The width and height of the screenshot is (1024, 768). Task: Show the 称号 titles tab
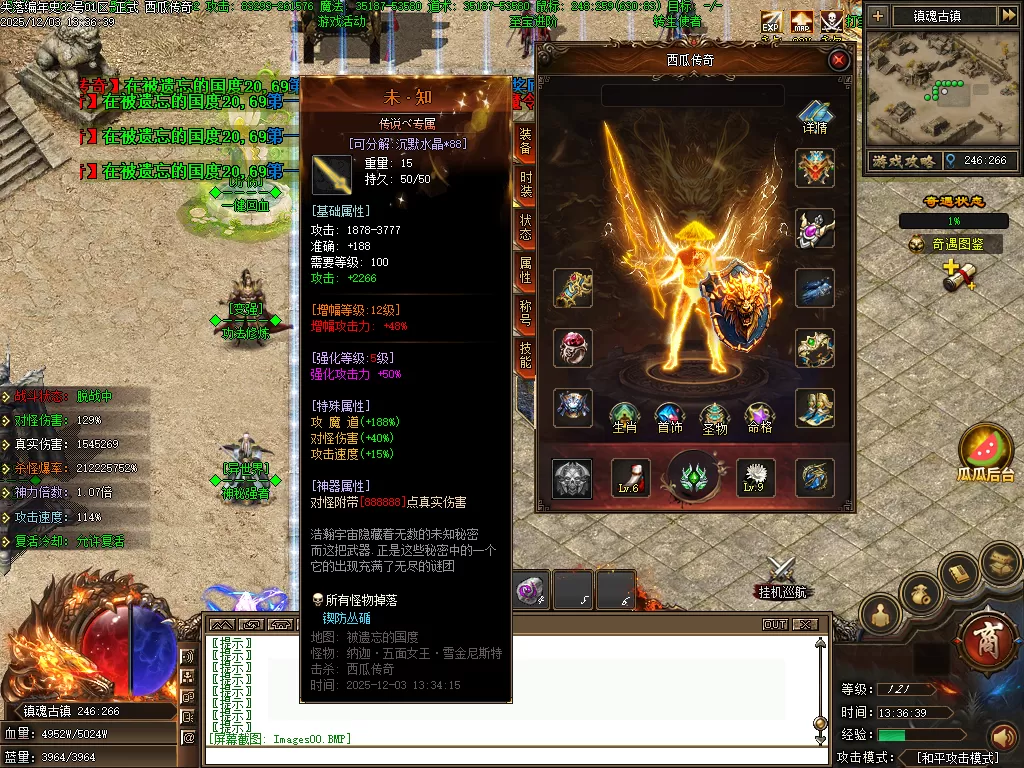(x=526, y=313)
